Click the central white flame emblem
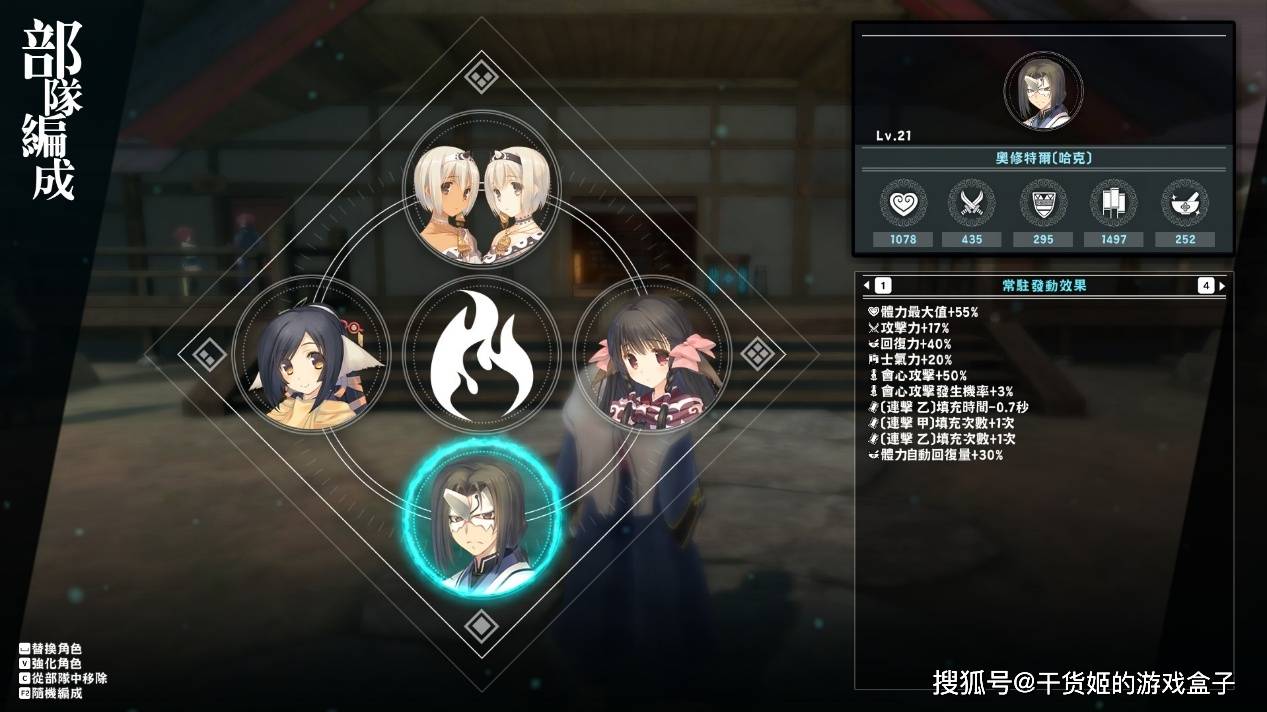 481,355
